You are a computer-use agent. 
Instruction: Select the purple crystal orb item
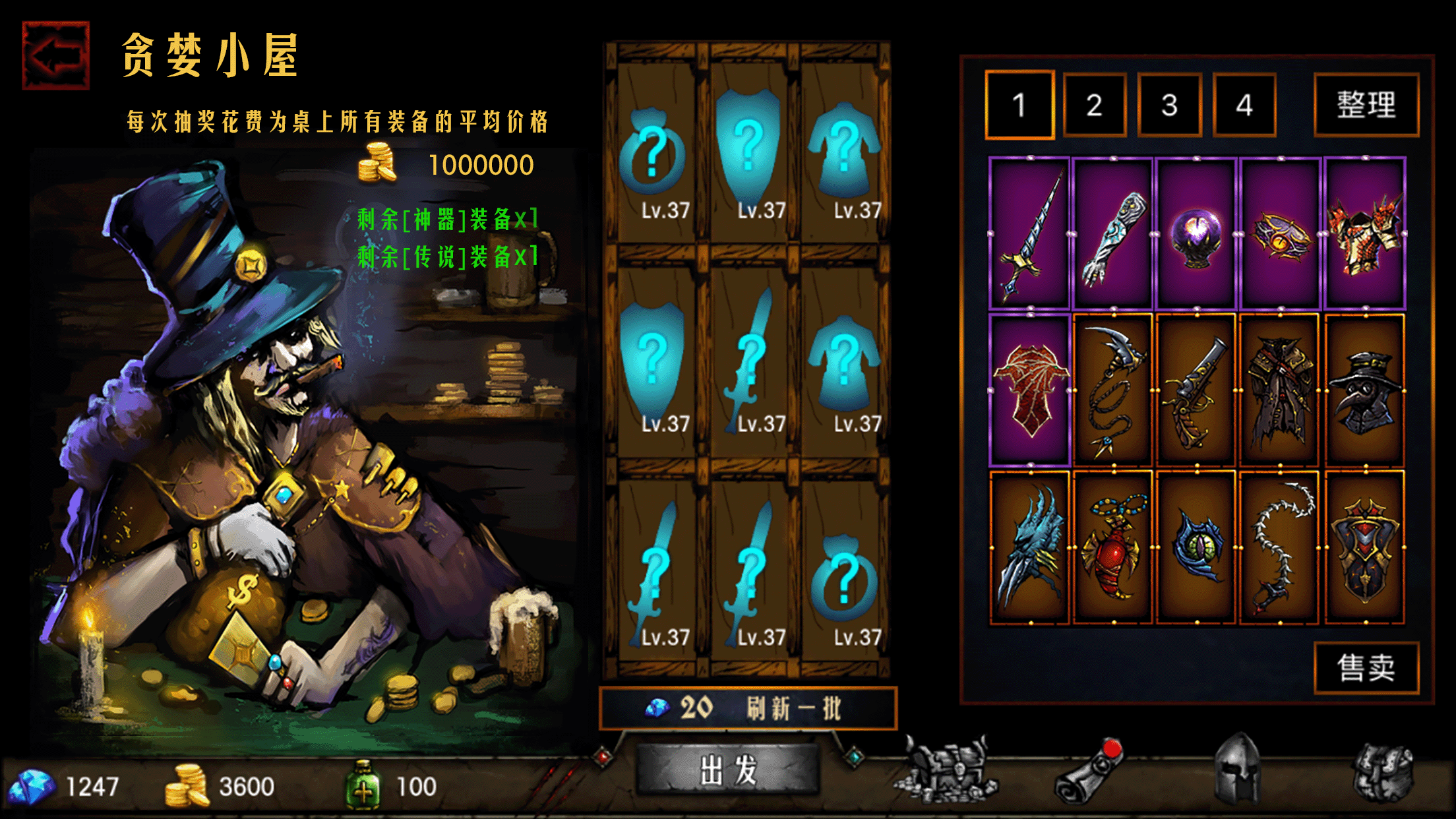point(1196,234)
